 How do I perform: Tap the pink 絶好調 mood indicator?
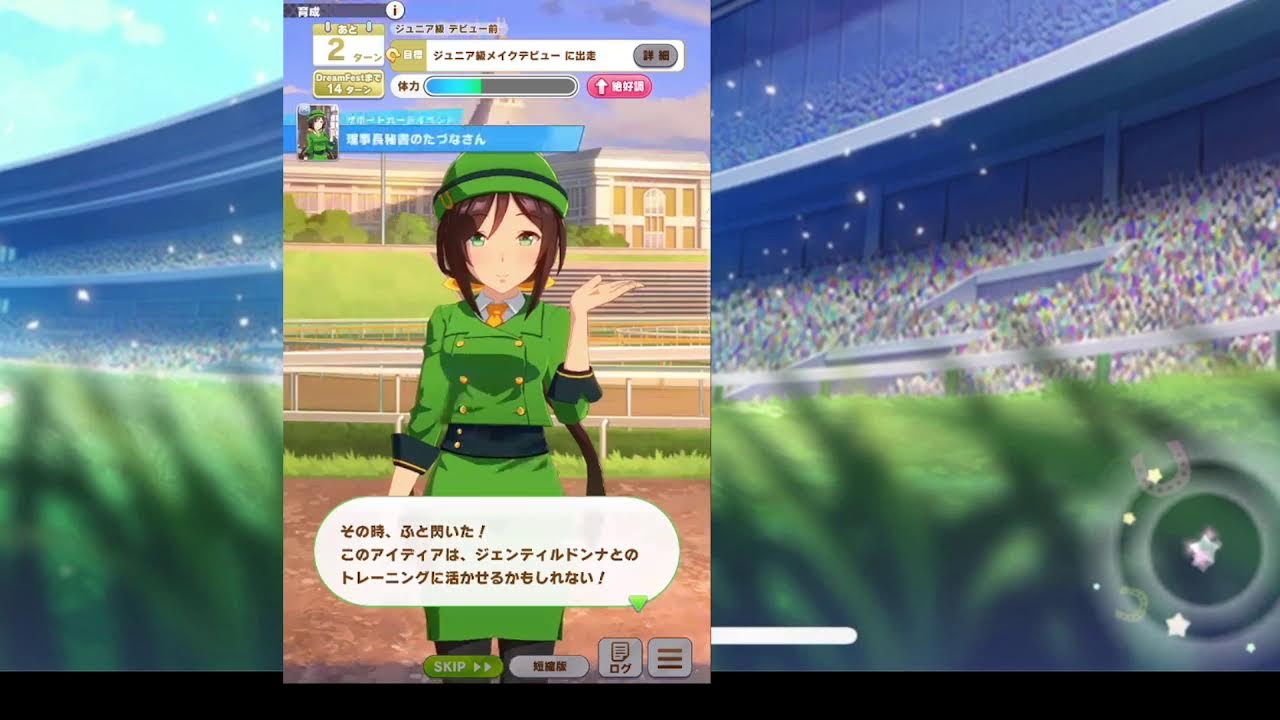(619, 86)
